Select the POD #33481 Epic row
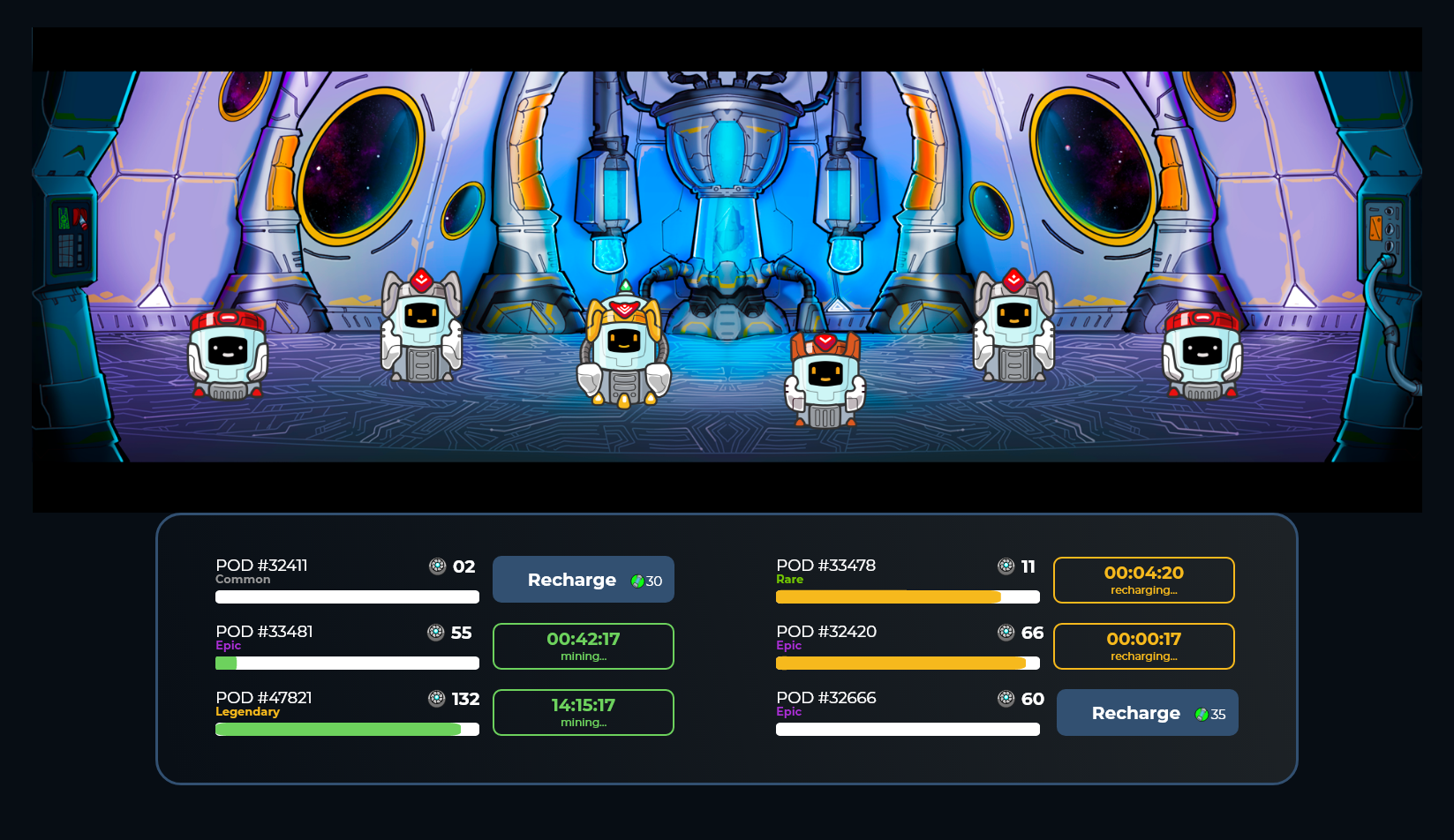This screenshot has width=1454, height=840. coord(347,646)
